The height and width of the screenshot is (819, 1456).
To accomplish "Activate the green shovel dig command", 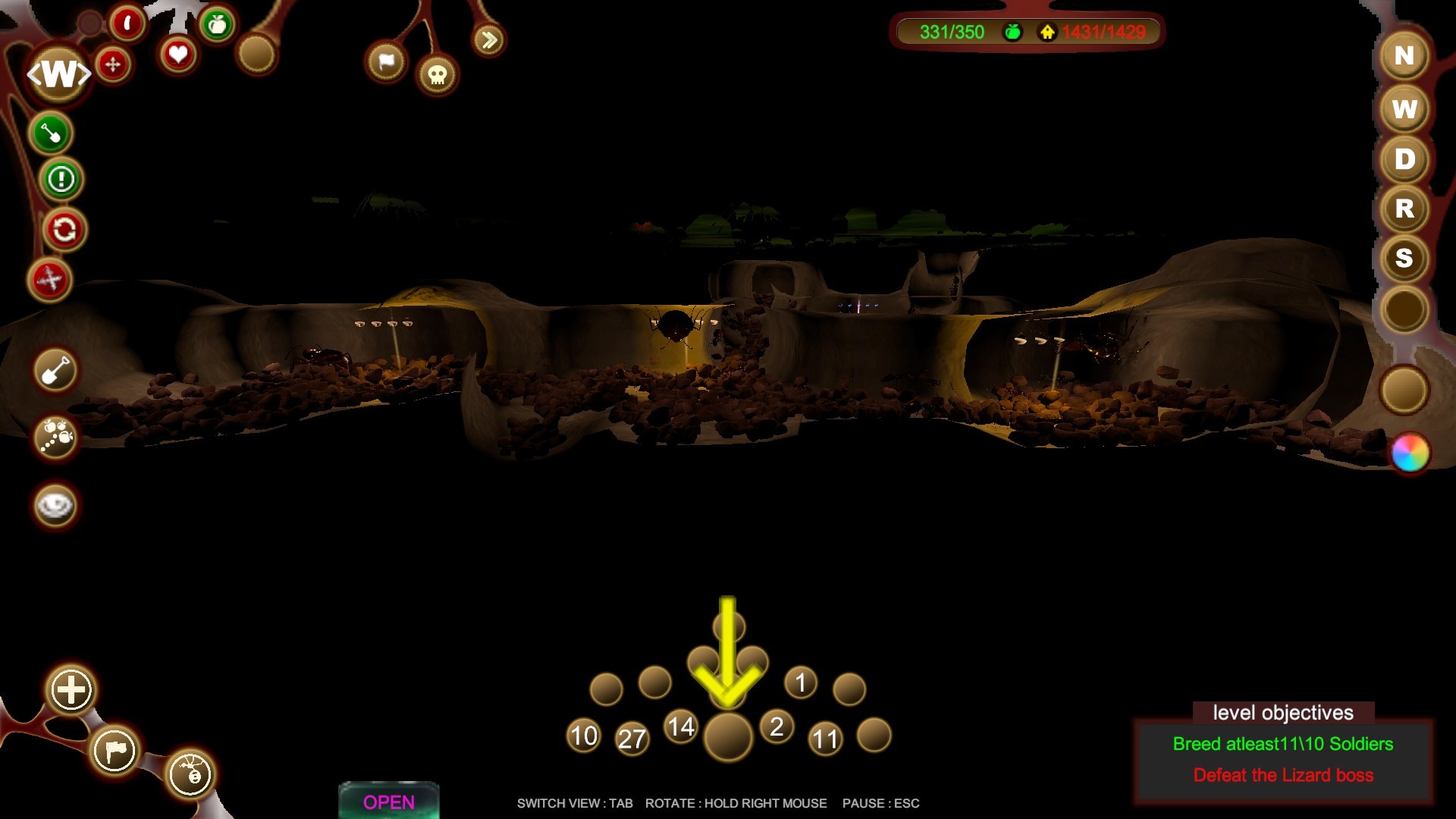I will pyautogui.click(x=51, y=134).
